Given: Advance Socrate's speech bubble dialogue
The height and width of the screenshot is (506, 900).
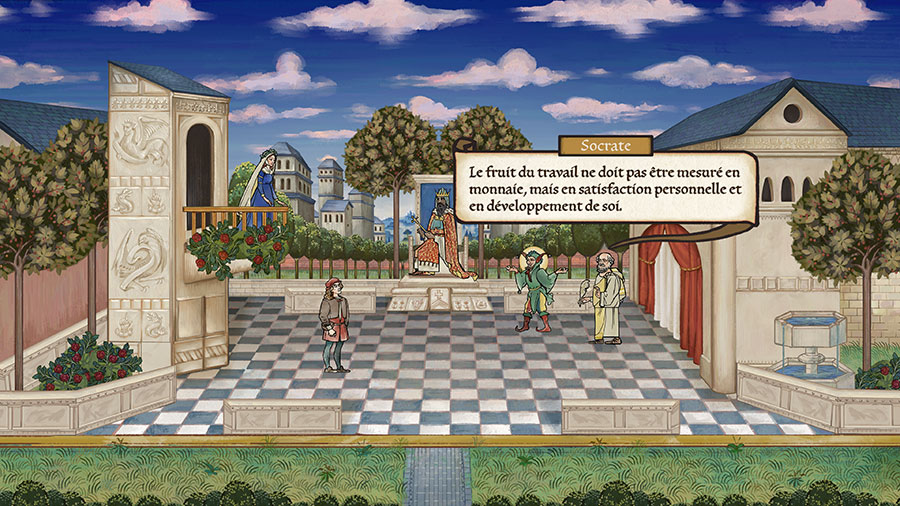Looking at the screenshot, I should click(x=604, y=189).
